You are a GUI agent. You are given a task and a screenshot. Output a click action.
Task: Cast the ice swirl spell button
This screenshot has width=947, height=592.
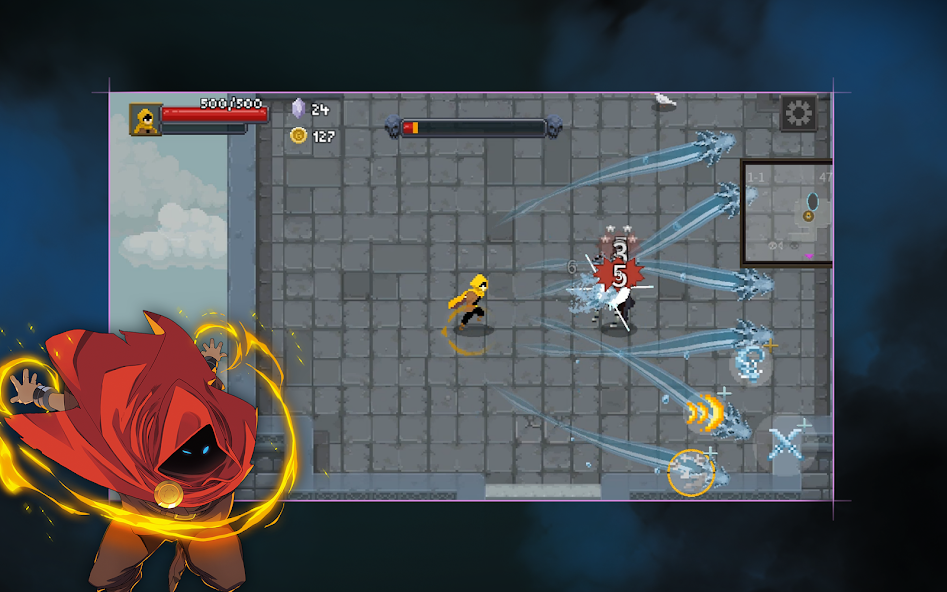(749, 362)
